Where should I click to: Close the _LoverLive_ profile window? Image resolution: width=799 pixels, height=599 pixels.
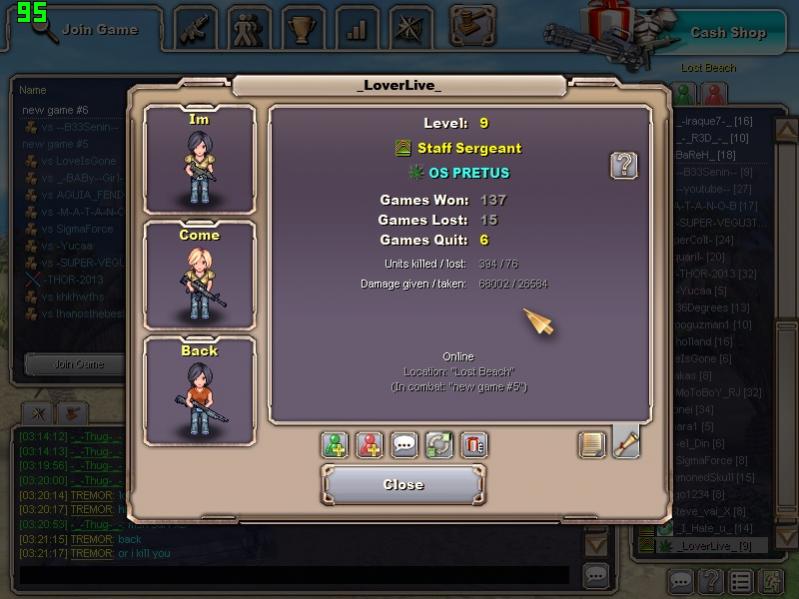403,485
